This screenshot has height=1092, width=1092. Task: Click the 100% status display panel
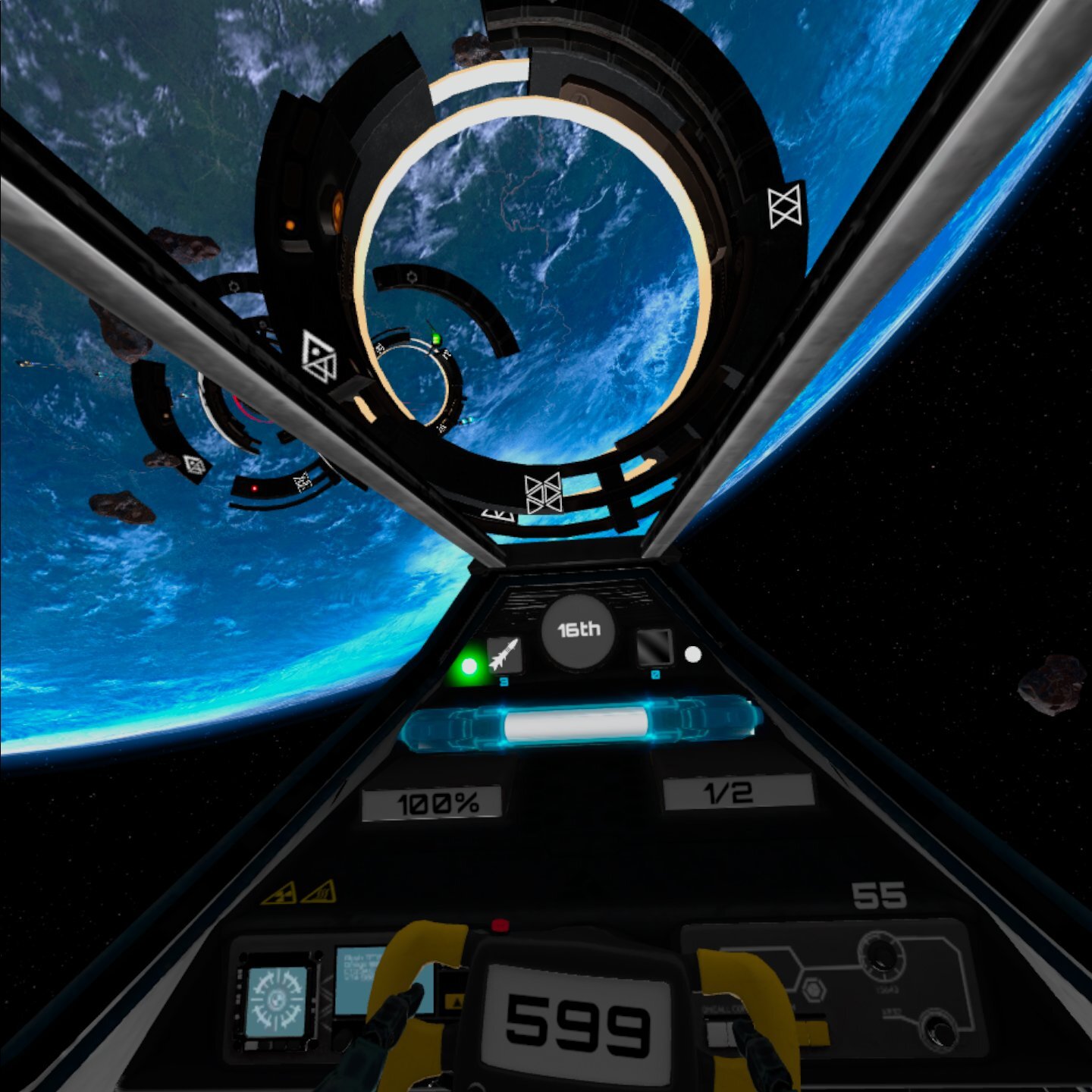coord(432,800)
